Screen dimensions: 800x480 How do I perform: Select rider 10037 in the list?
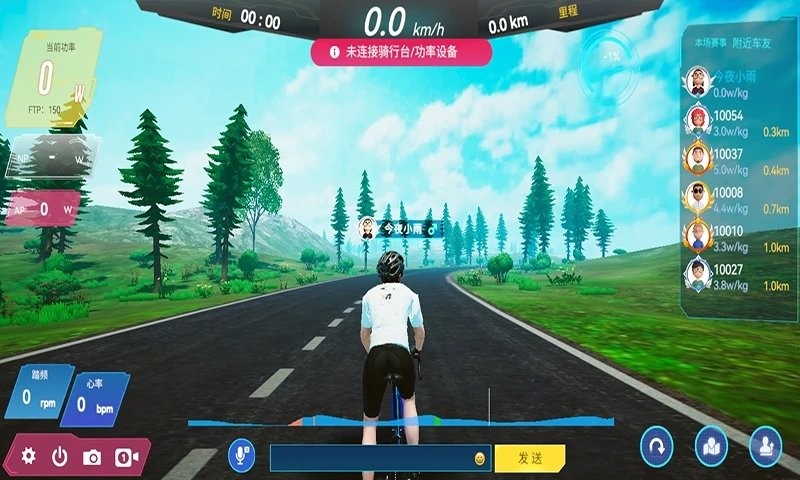[x=735, y=160]
